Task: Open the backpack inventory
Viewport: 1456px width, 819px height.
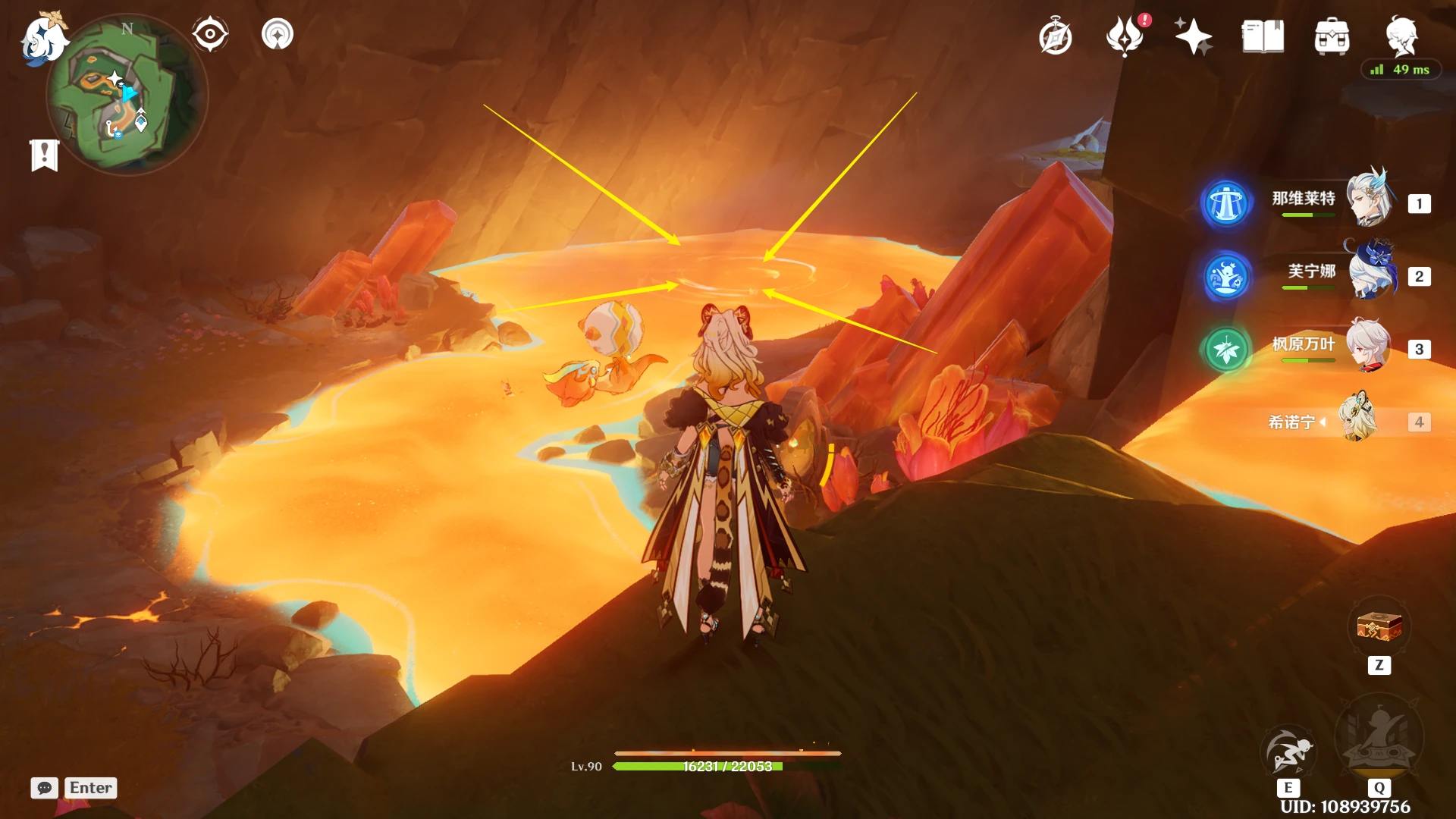Action: 1332,36
